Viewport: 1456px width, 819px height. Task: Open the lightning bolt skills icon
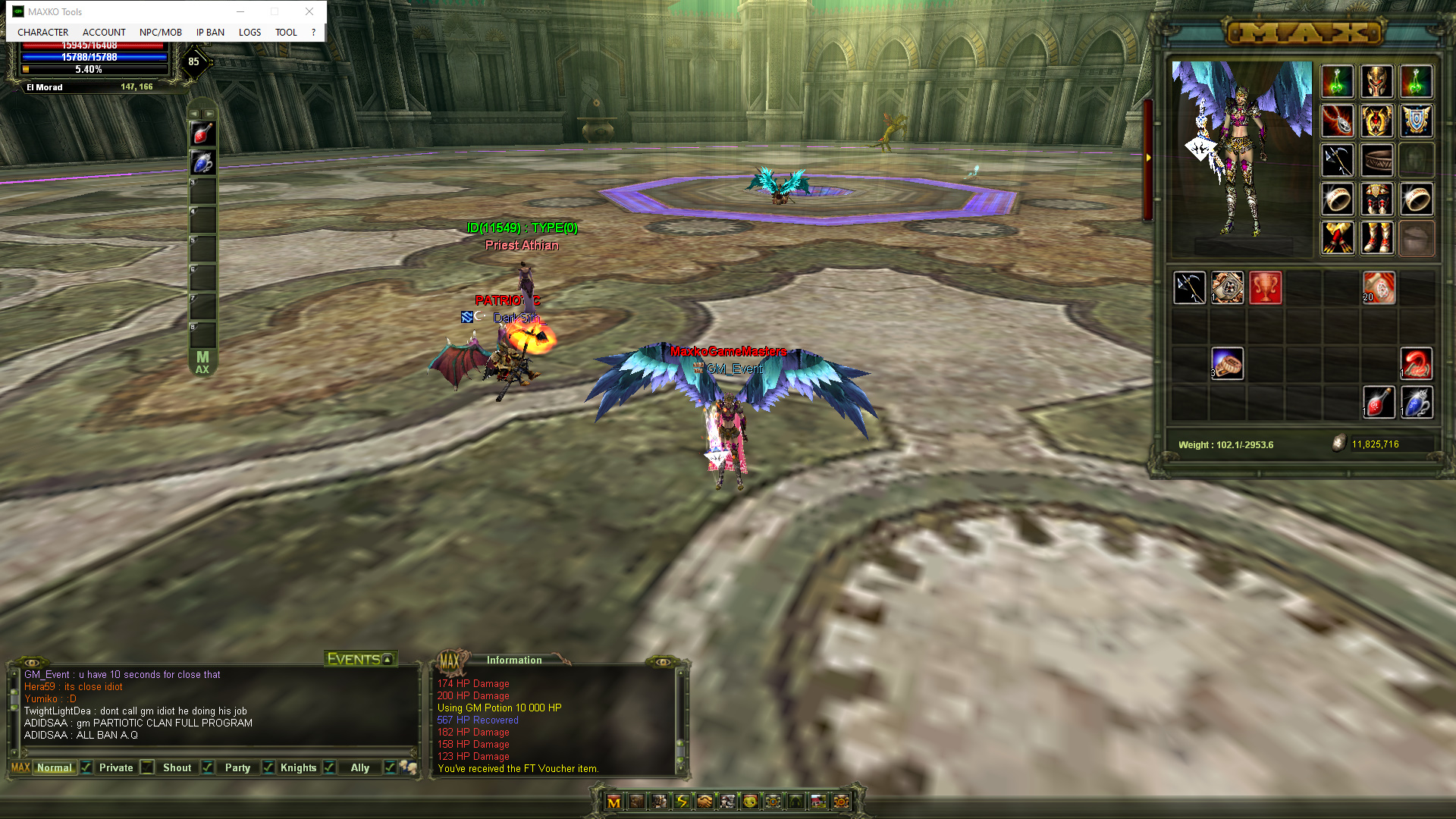682,802
